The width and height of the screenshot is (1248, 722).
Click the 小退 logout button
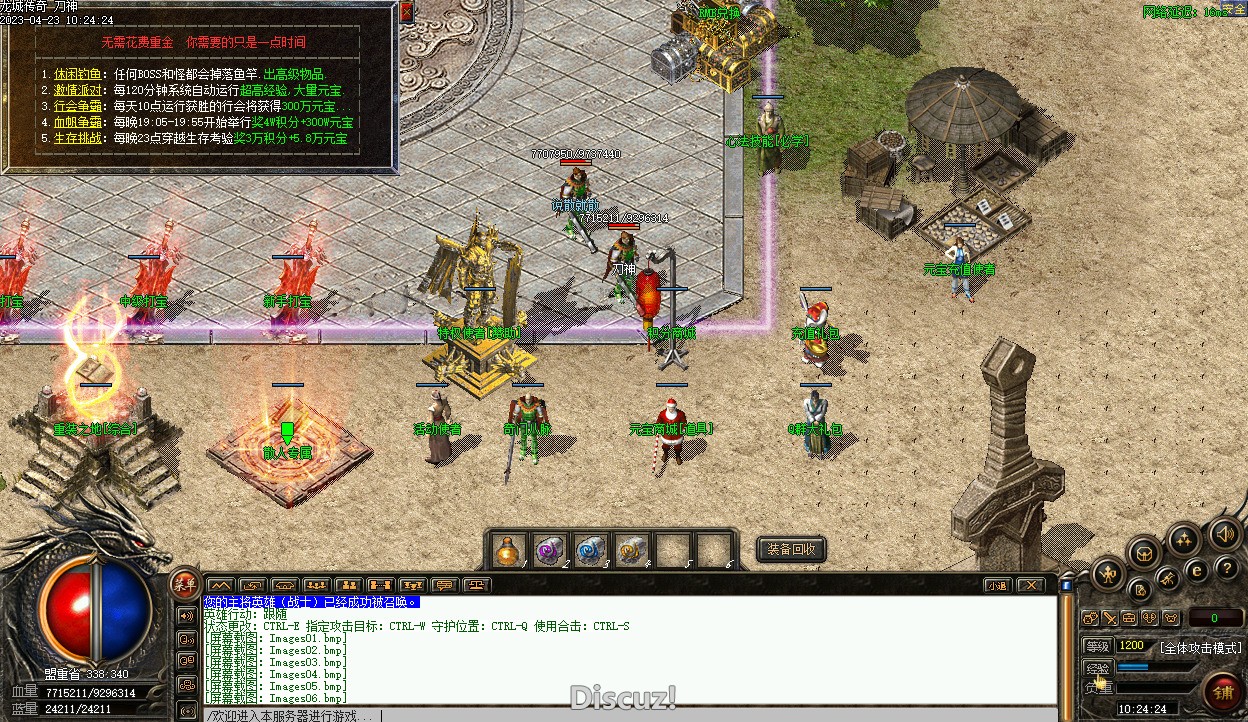tap(997, 585)
